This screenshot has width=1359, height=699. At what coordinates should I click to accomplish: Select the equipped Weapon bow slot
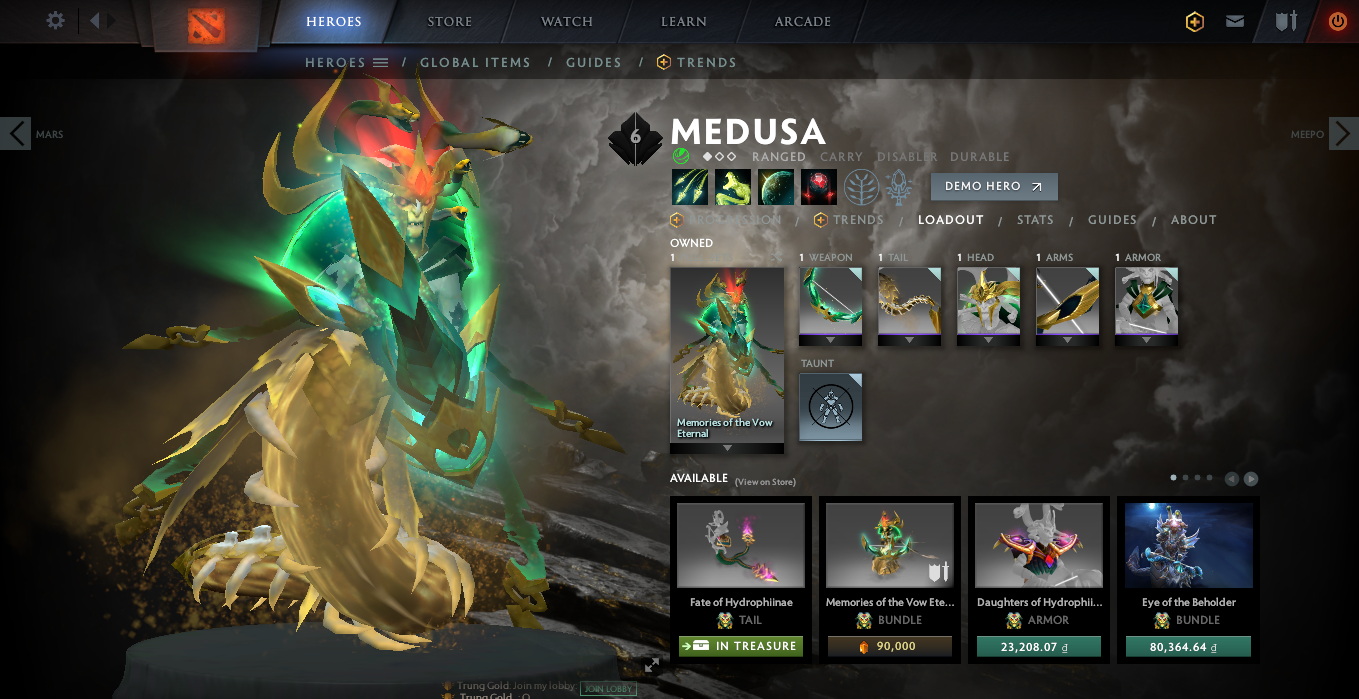click(830, 301)
